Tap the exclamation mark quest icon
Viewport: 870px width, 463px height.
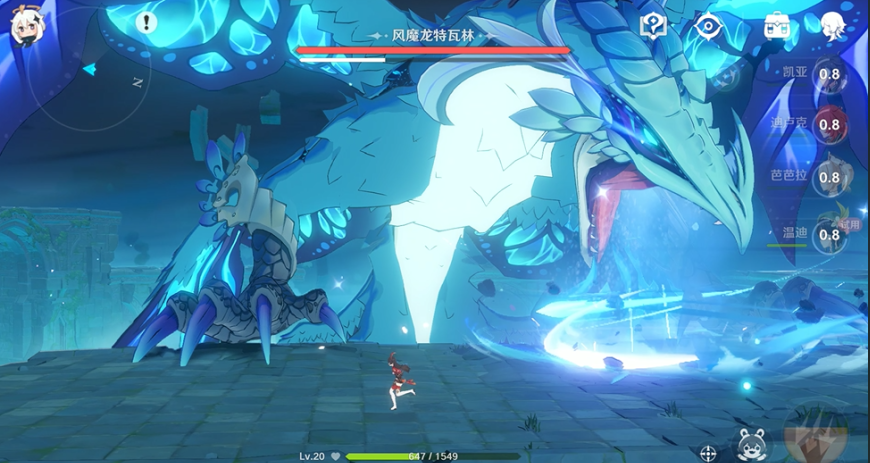click(146, 21)
